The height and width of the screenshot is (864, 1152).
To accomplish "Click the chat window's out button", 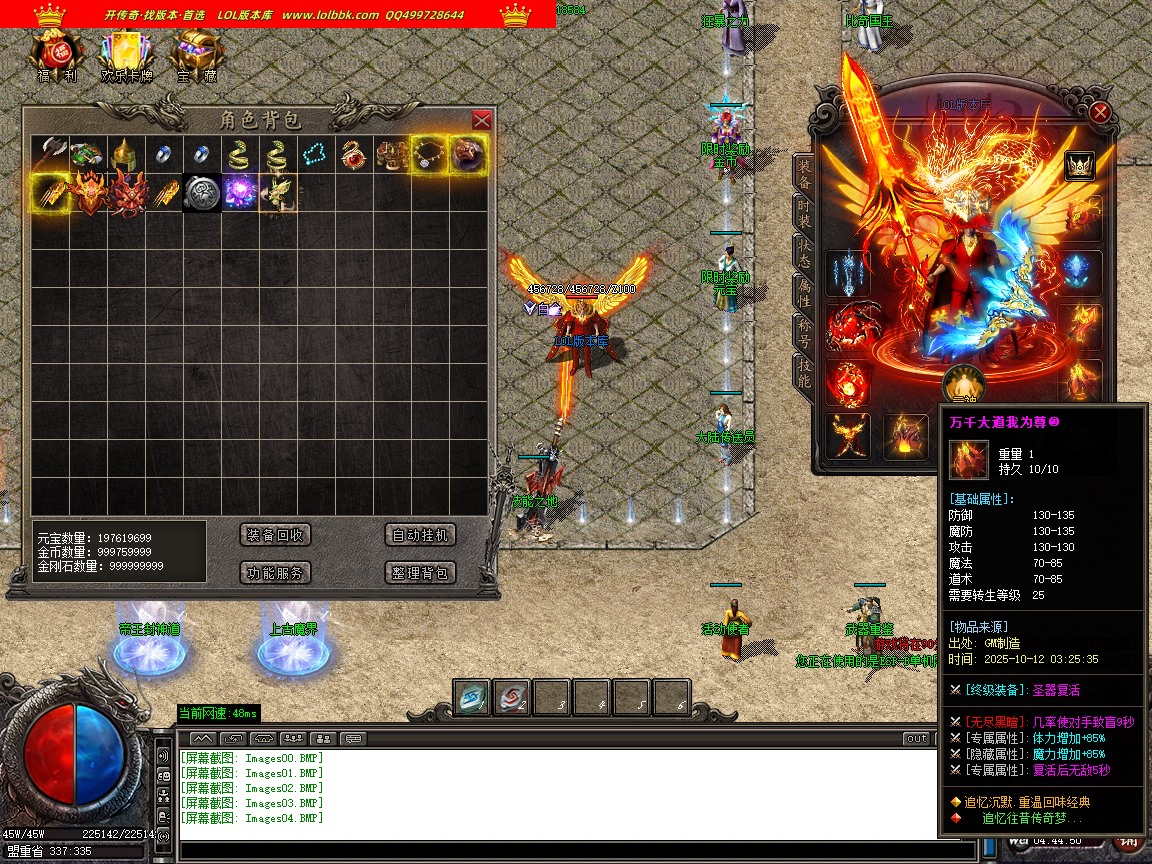I will click(x=916, y=738).
